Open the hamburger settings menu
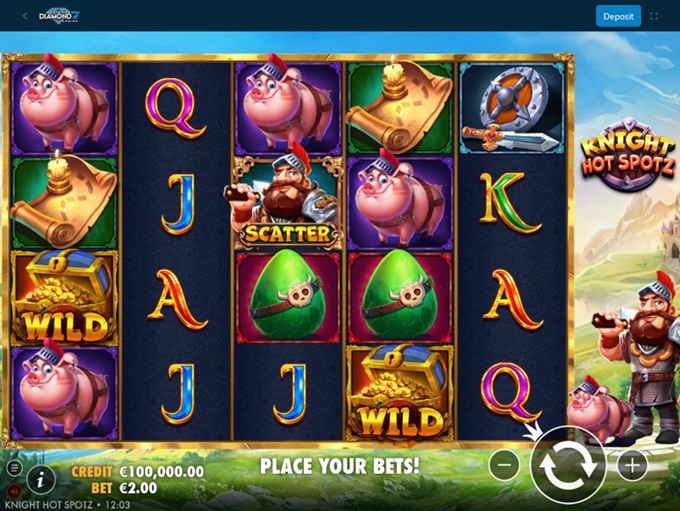The height and width of the screenshot is (511, 680). 14,468
